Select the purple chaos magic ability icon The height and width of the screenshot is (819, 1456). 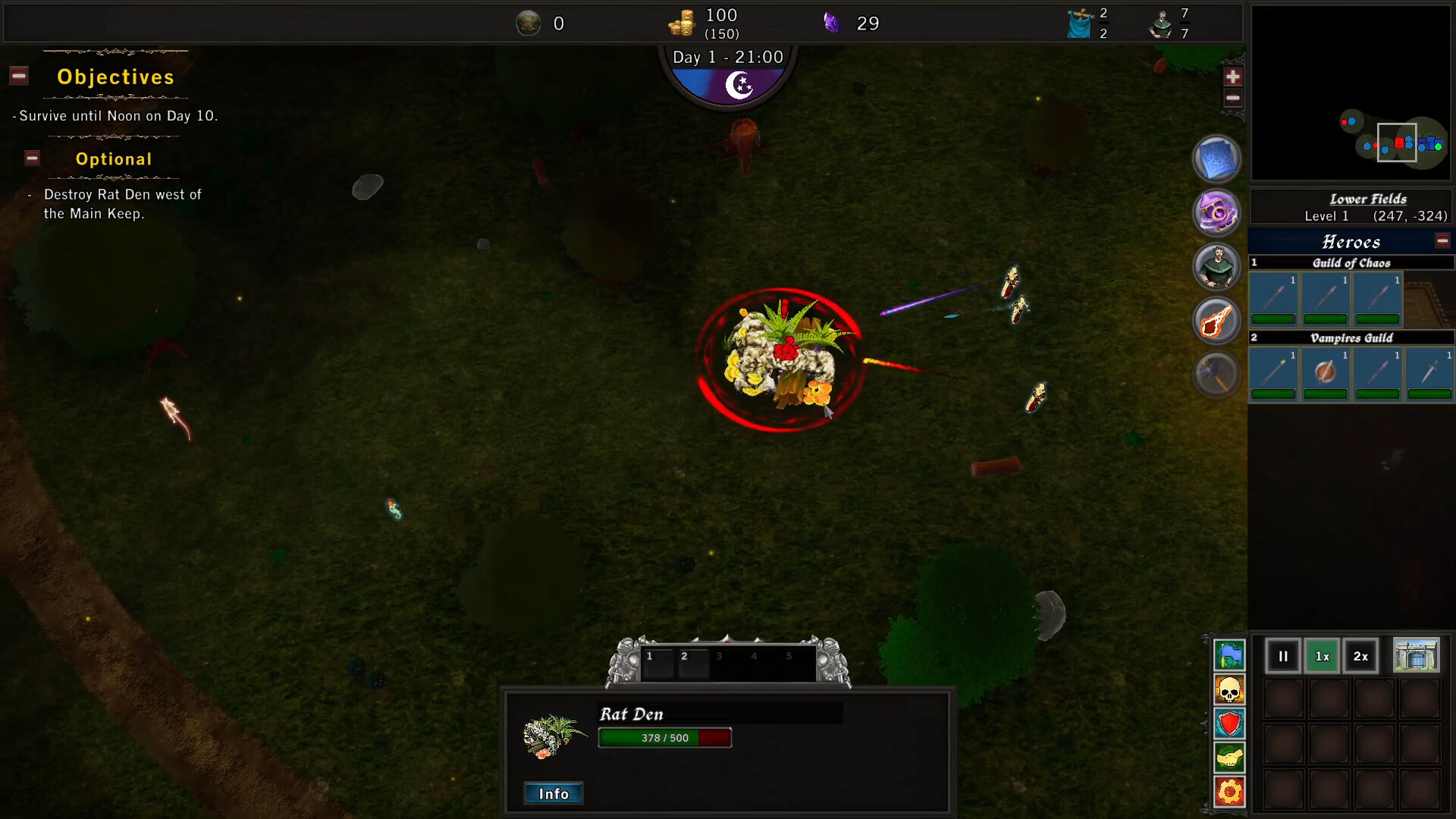tap(1216, 212)
